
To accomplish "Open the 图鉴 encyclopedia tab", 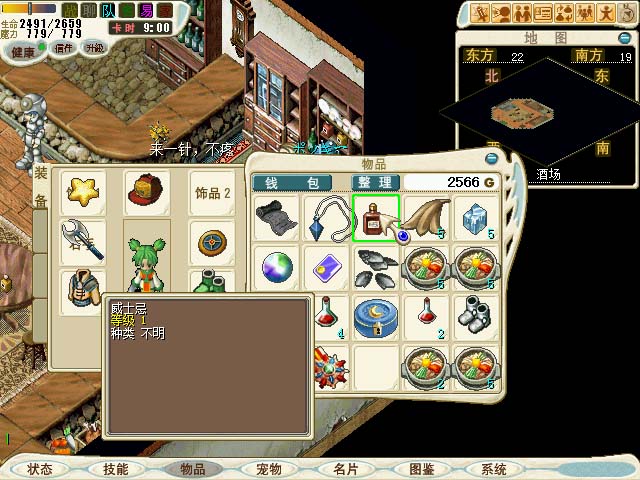I will pyautogui.click(x=421, y=469).
